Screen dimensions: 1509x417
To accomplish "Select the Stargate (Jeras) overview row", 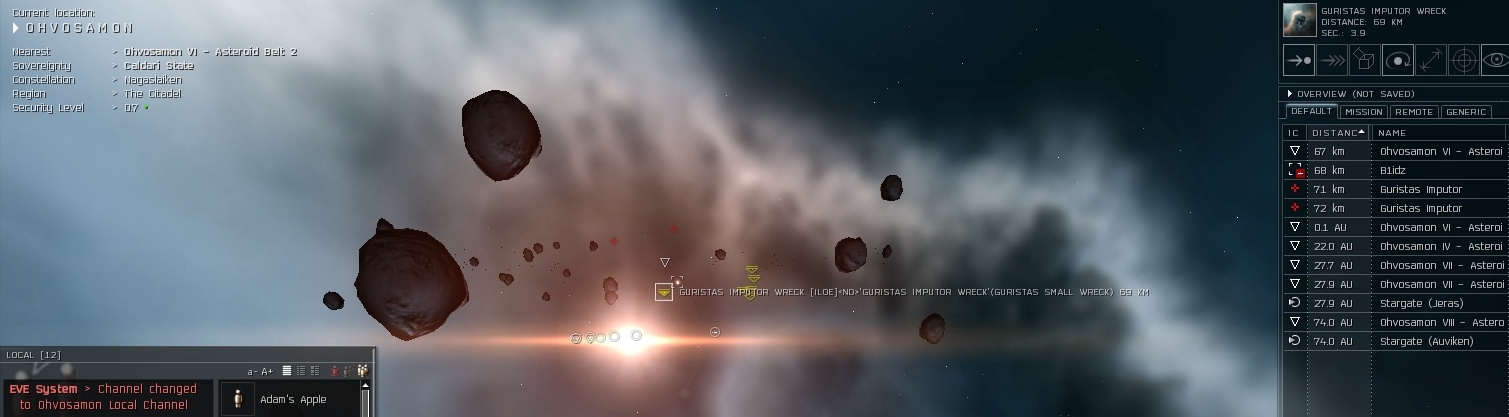I will coord(1420,303).
